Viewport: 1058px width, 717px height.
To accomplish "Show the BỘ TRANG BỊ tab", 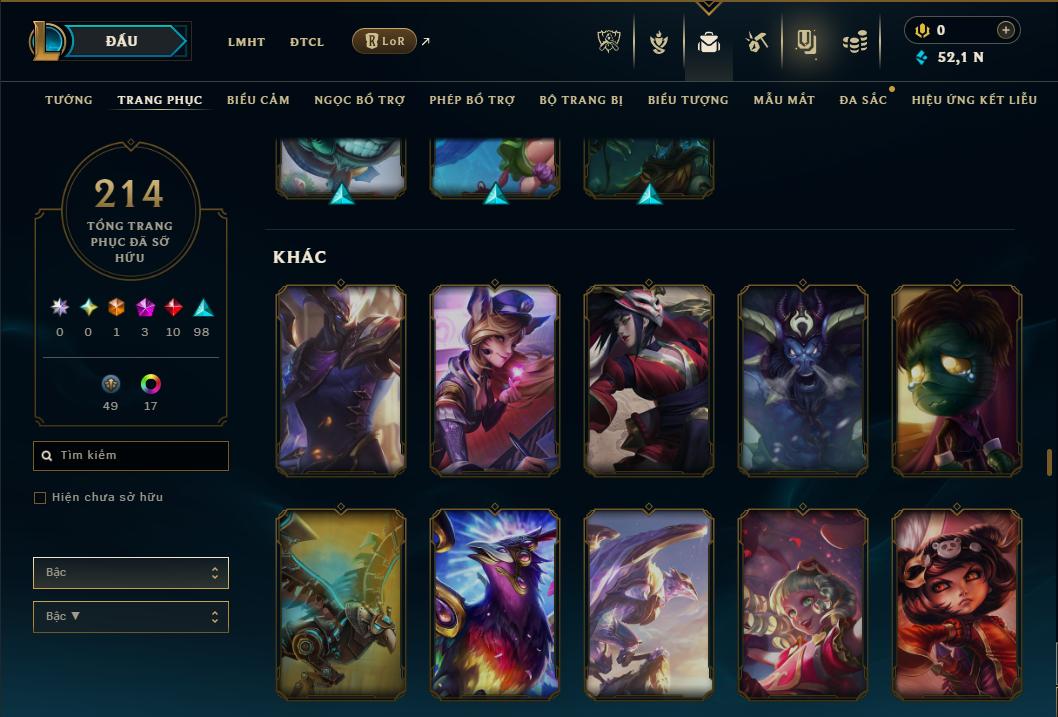I will [x=581, y=100].
